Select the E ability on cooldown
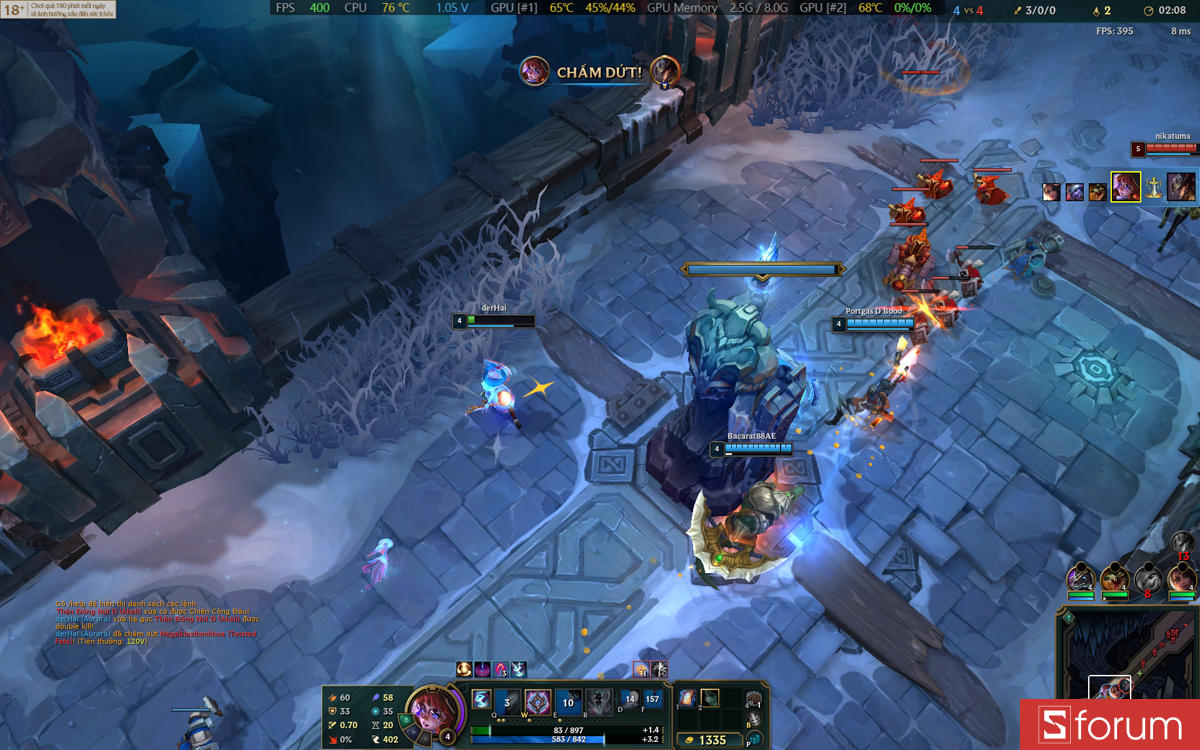The image size is (1200, 750). [x=568, y=701]
